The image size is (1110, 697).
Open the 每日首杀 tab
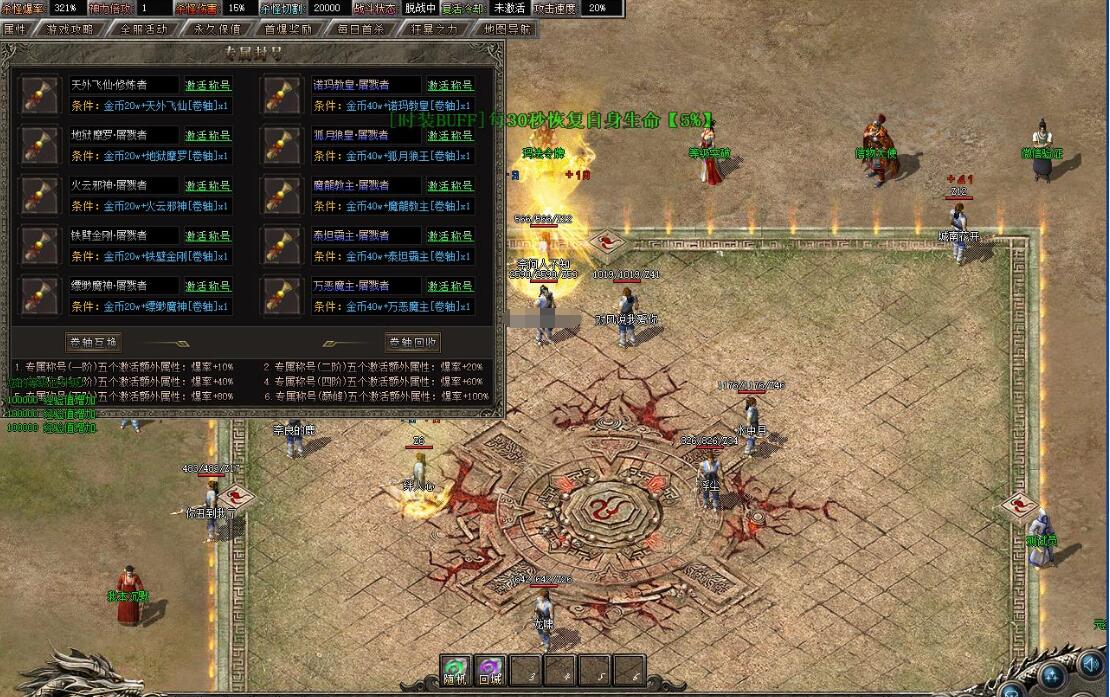[x=360, y=29]
